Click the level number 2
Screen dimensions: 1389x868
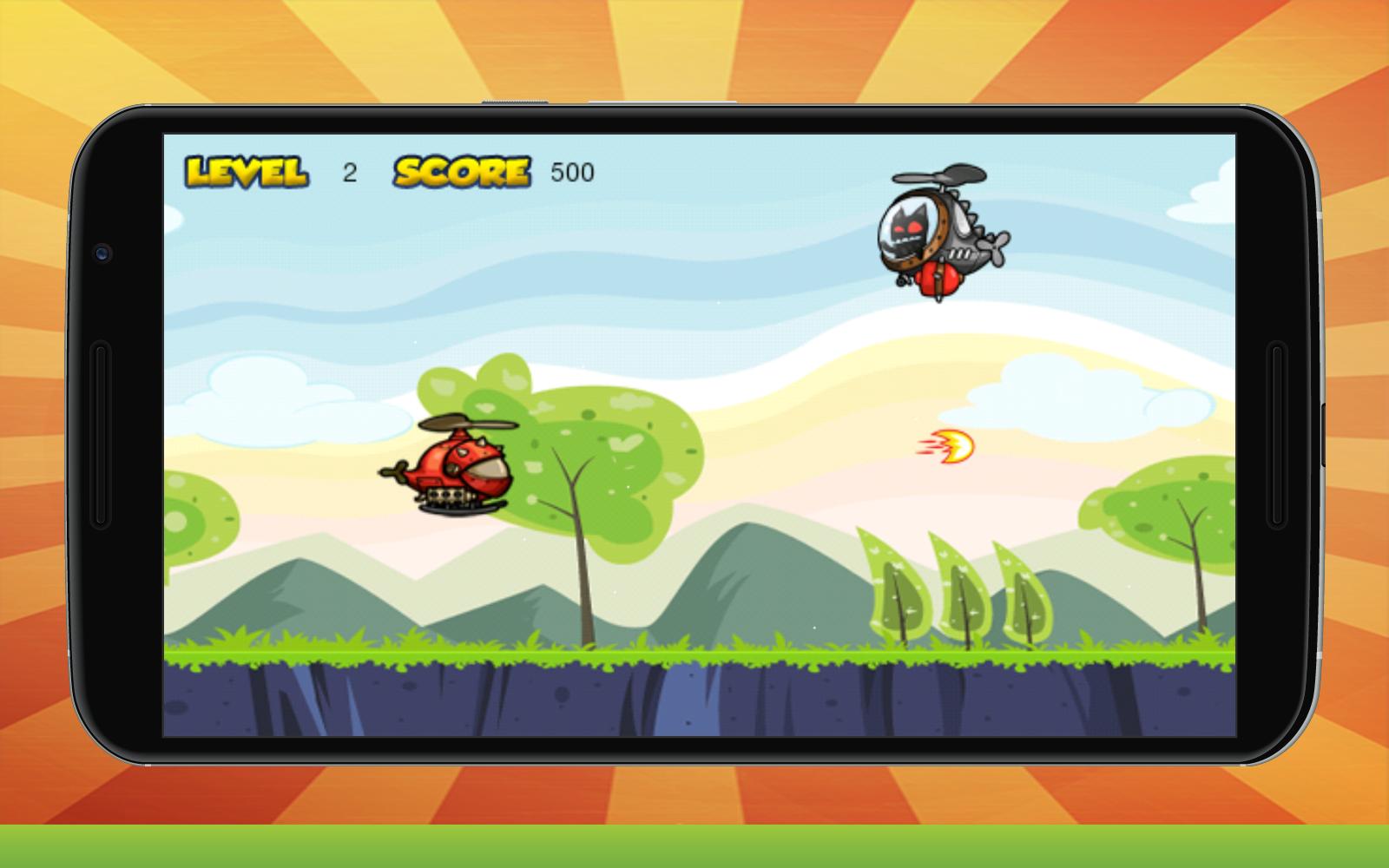pos(351,171)
